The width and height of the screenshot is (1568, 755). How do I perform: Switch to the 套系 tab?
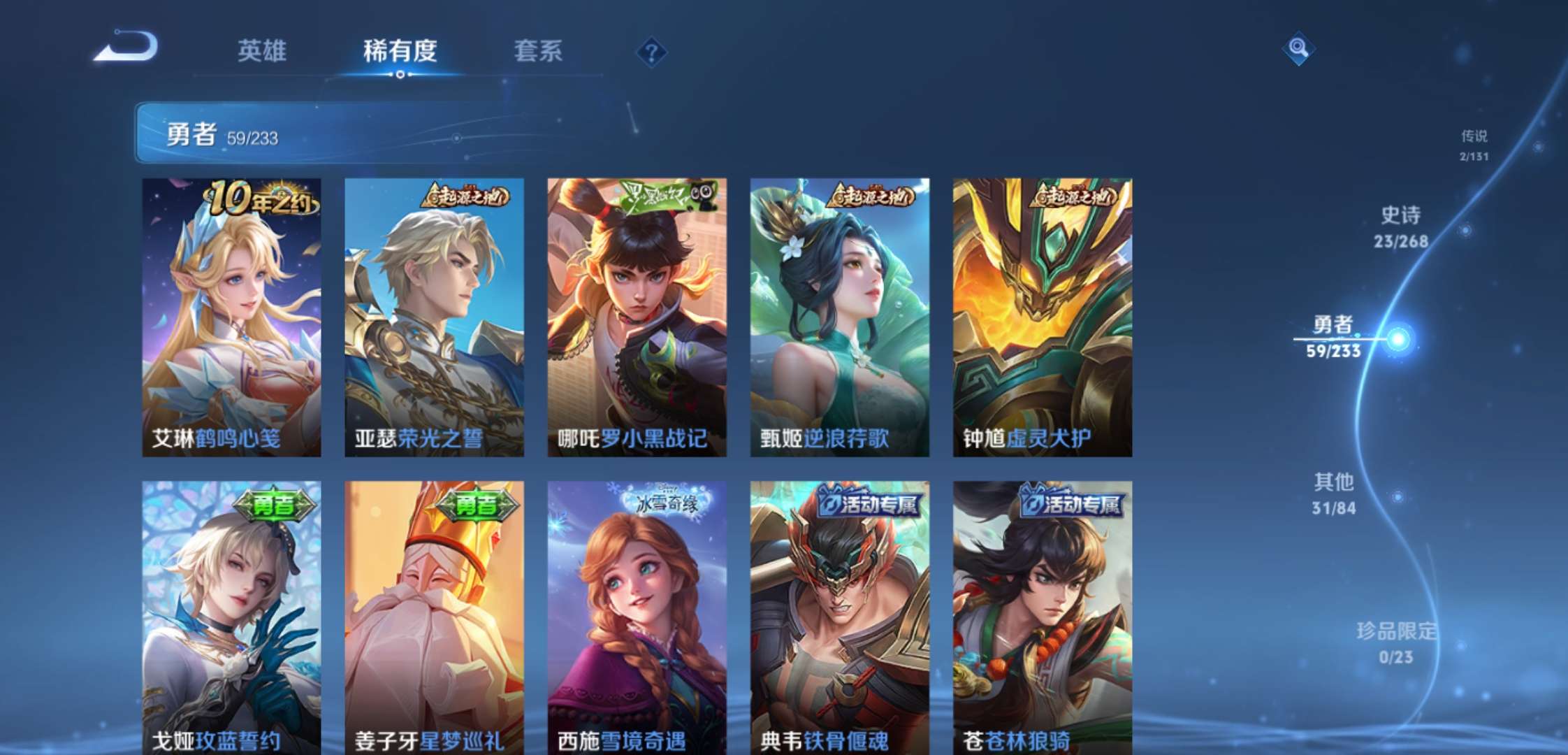[538, 50]
